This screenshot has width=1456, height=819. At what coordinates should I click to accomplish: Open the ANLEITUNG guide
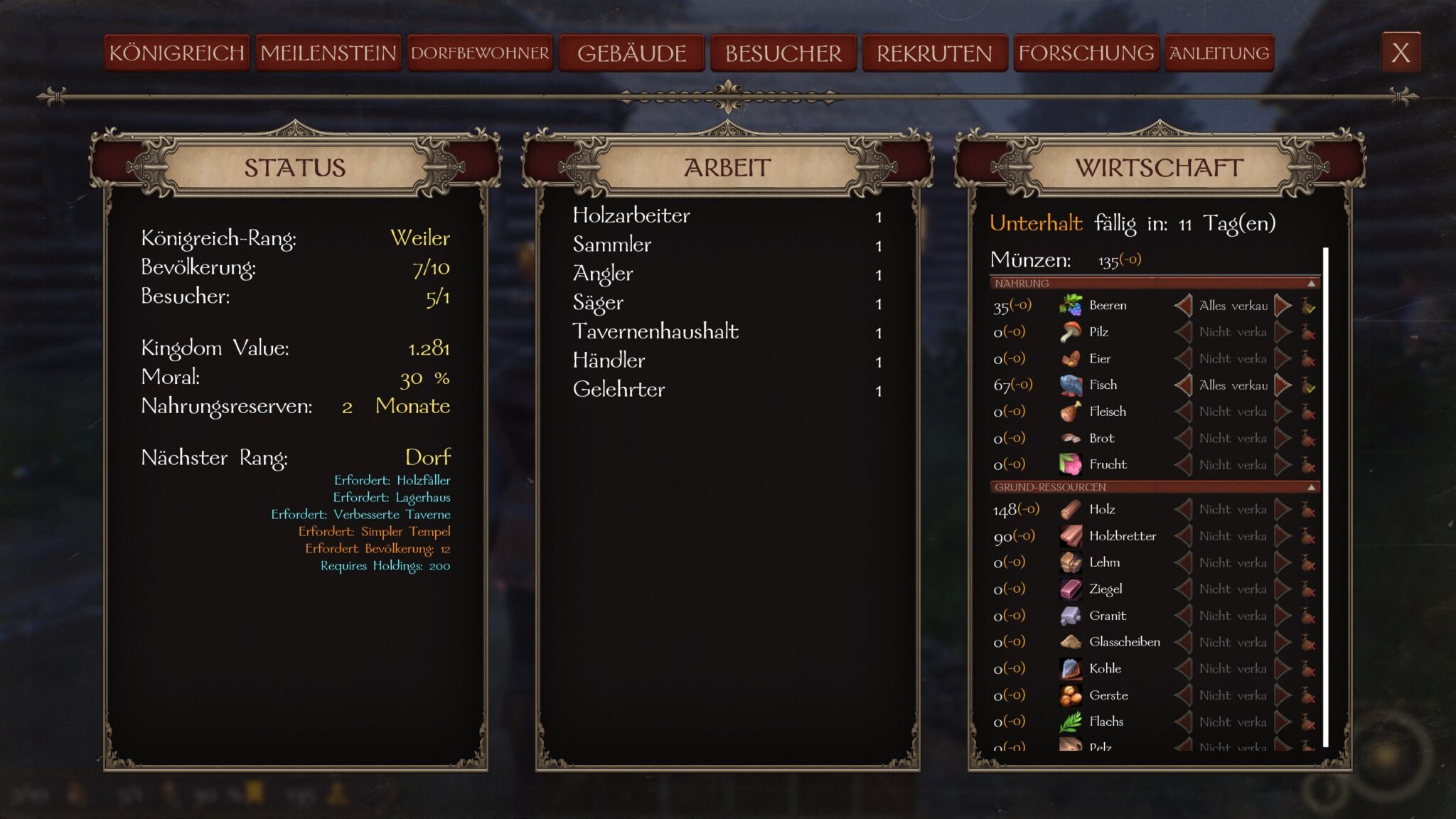(x=1217, y=52)
